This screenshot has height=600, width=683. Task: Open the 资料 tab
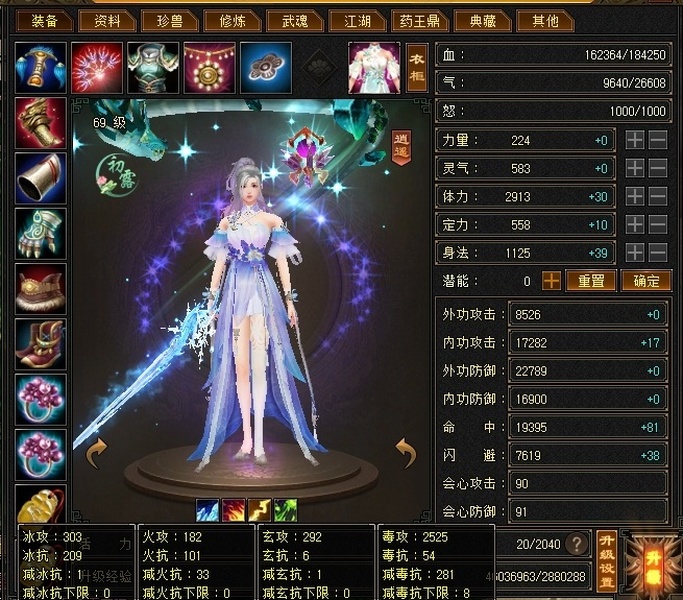coord(107,20)
